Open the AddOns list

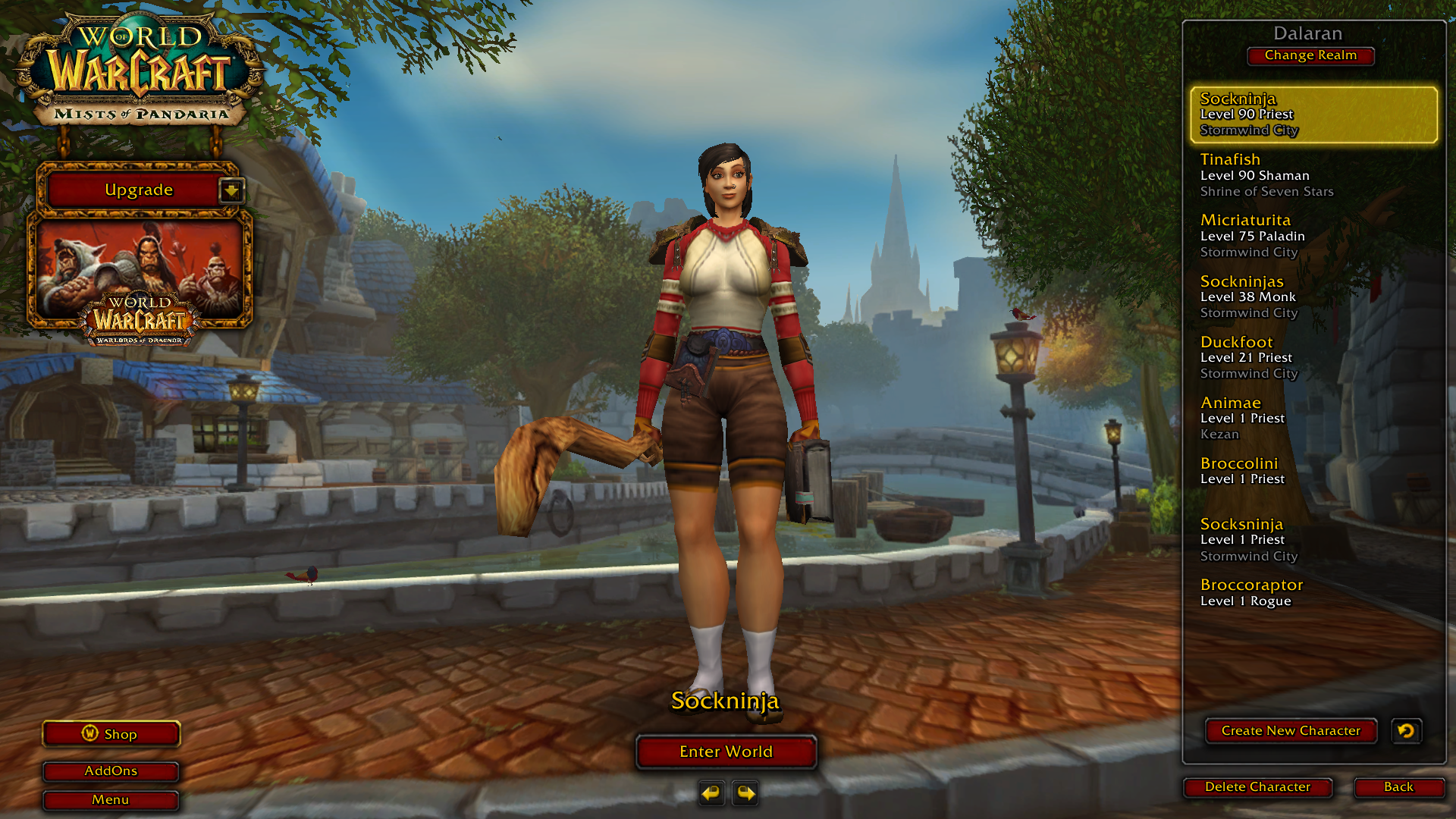point(111,771)
